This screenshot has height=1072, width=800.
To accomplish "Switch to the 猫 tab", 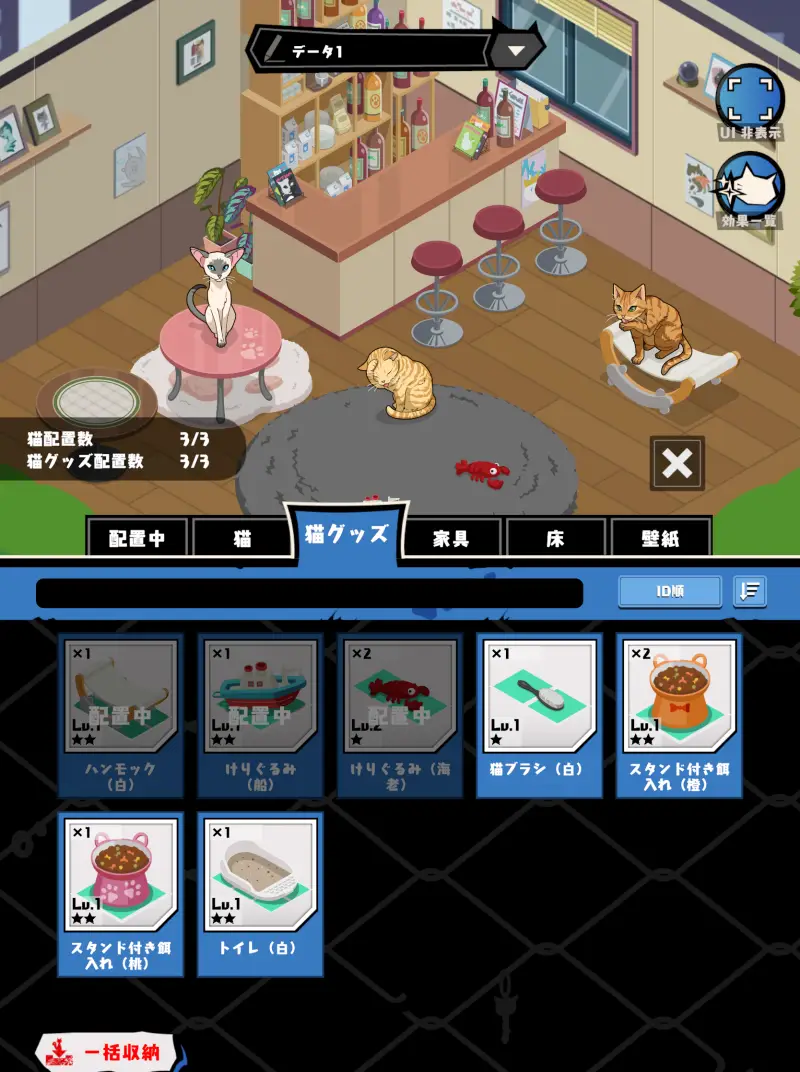I will 243,538.
